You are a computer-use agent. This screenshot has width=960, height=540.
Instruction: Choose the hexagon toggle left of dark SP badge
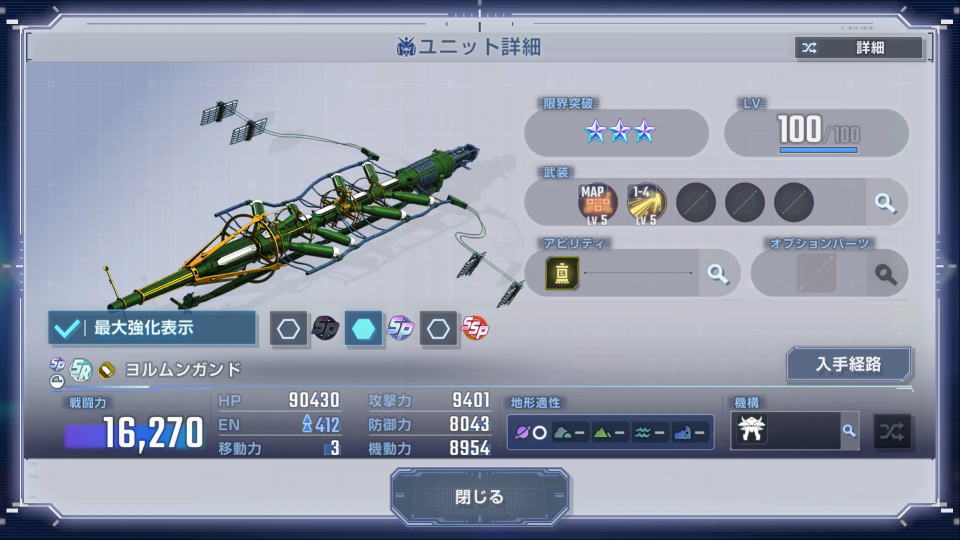click(x=289, y=328)
